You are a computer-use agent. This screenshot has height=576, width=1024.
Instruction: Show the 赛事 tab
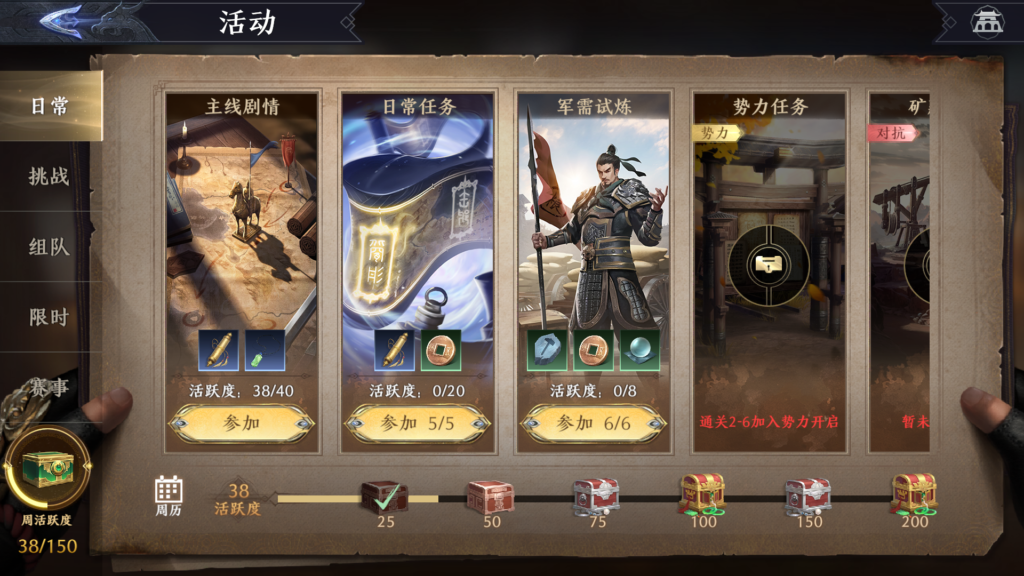48,386
